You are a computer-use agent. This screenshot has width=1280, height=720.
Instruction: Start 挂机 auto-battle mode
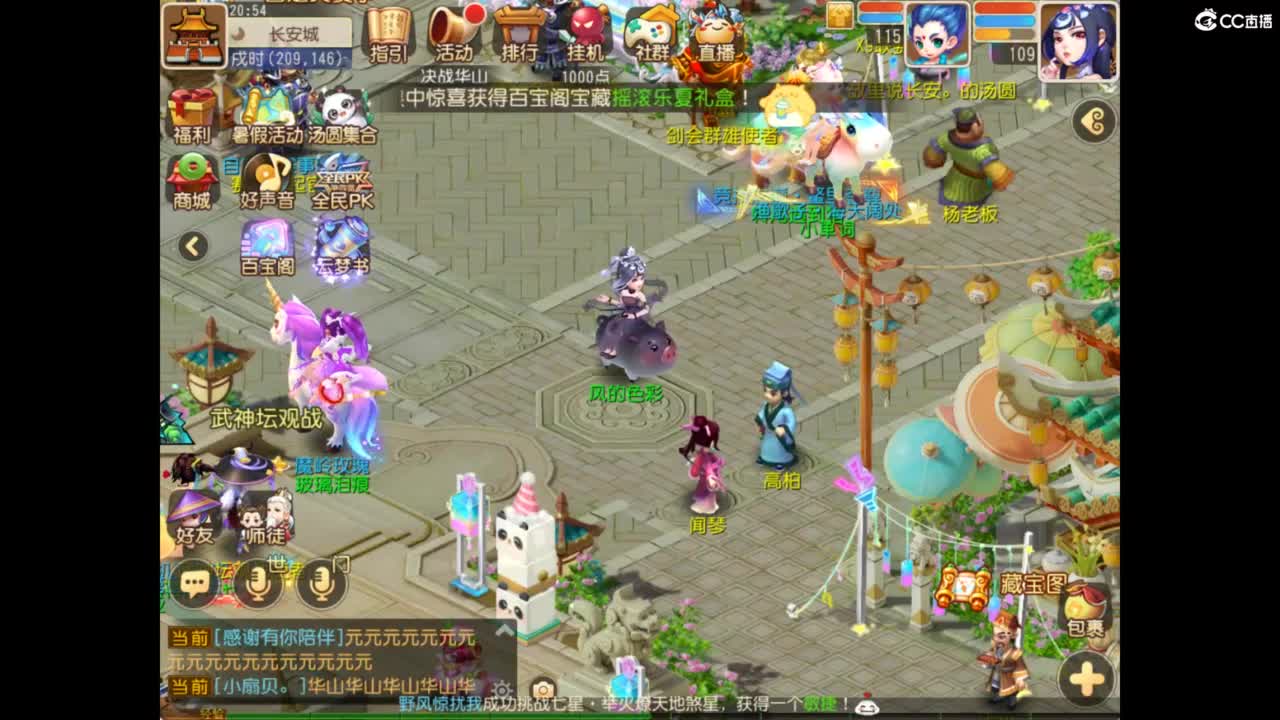click(x=585, y=33)
